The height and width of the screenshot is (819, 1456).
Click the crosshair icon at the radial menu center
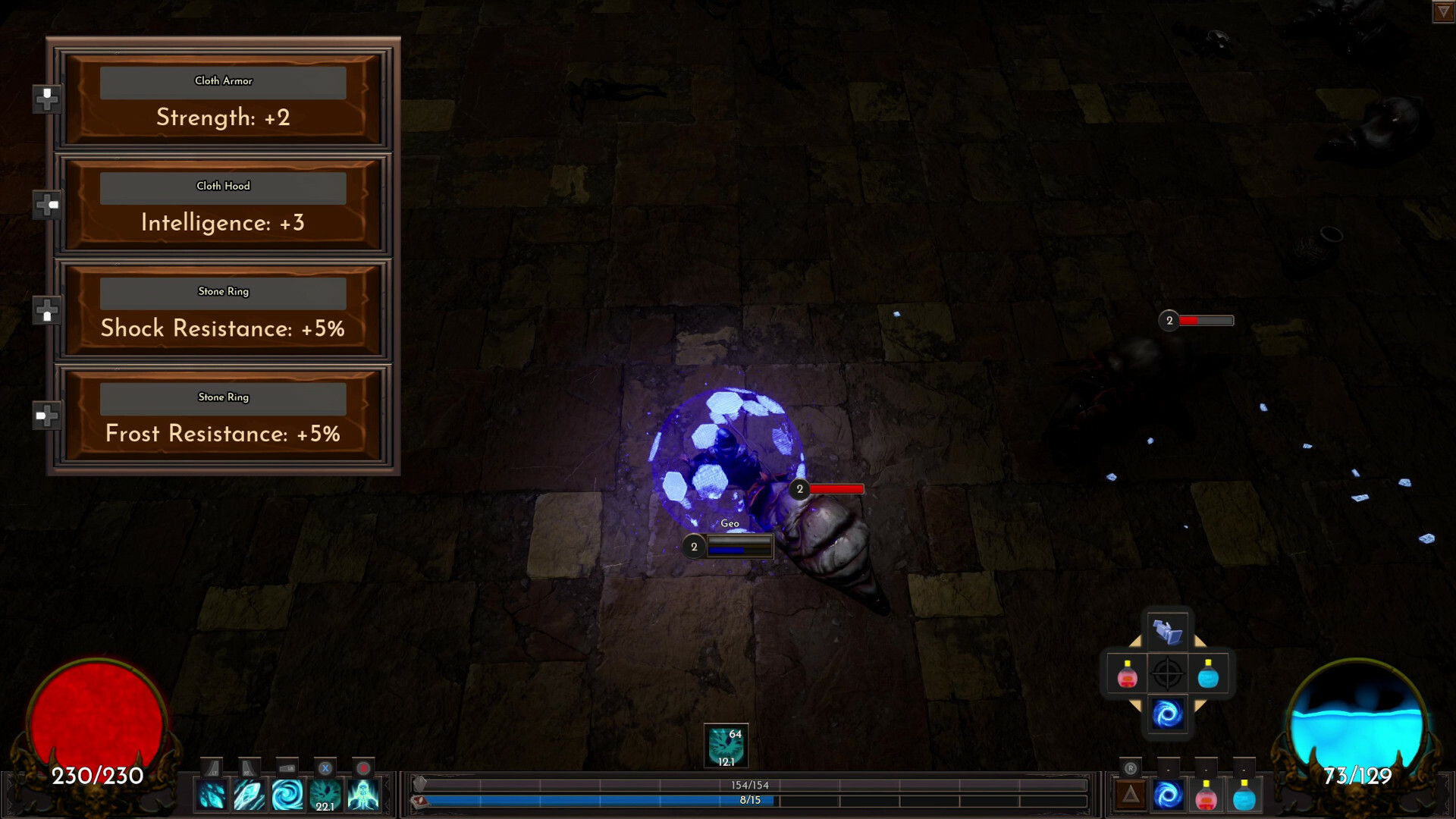click(x=1168, y=673)
